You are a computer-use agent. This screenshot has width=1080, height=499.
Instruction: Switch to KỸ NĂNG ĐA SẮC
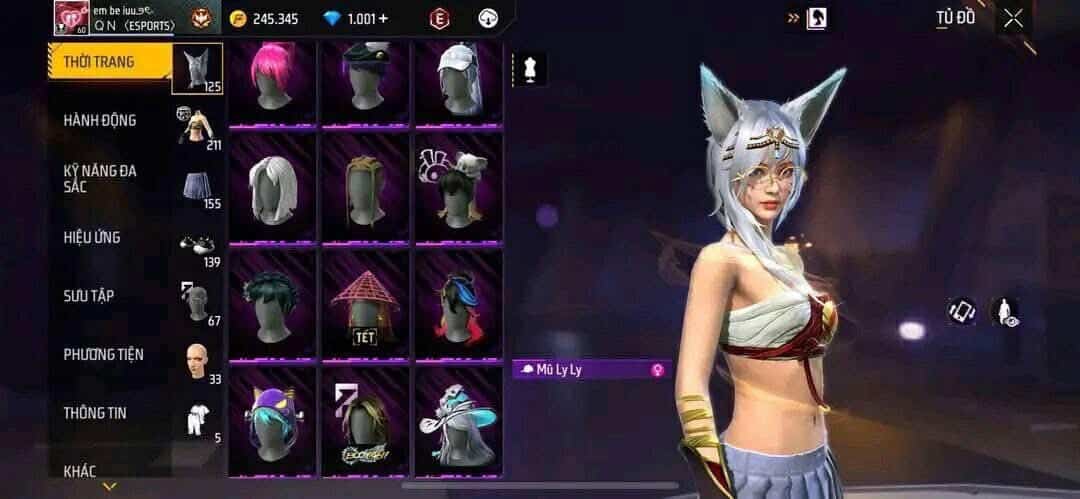coord(100,179)
